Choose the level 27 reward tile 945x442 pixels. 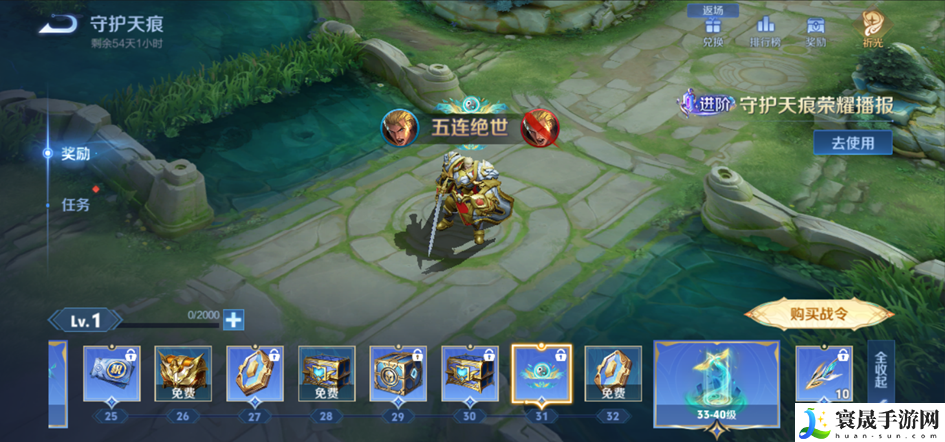pos(255,375)
